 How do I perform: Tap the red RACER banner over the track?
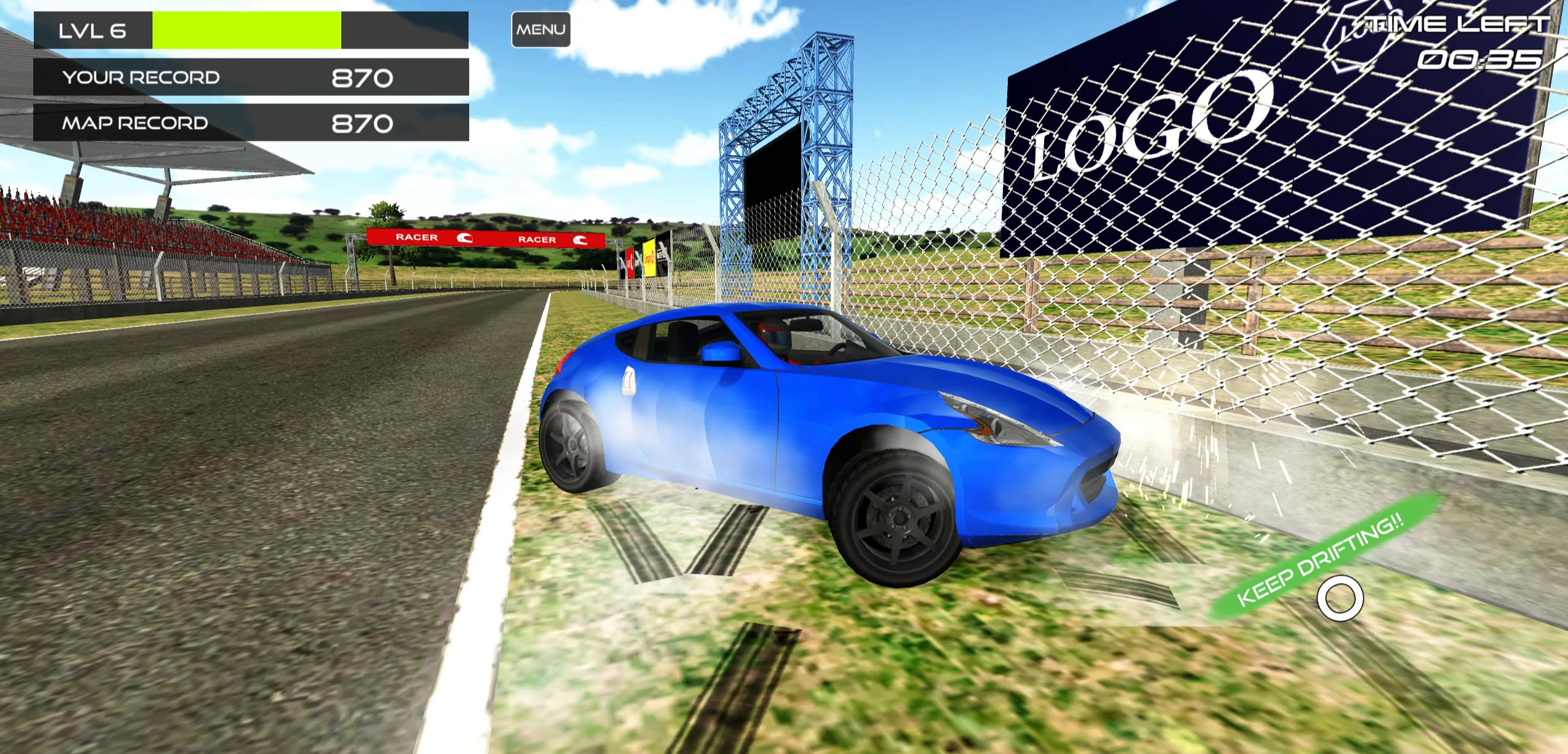click(x=486, y=239)
